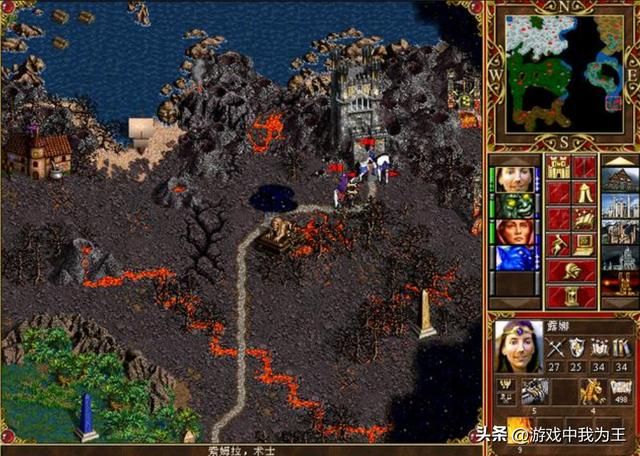The width and height of the screenshot is (640, 456).
Task: Click the next hero helmet button
Action: [x=571, y=271]
